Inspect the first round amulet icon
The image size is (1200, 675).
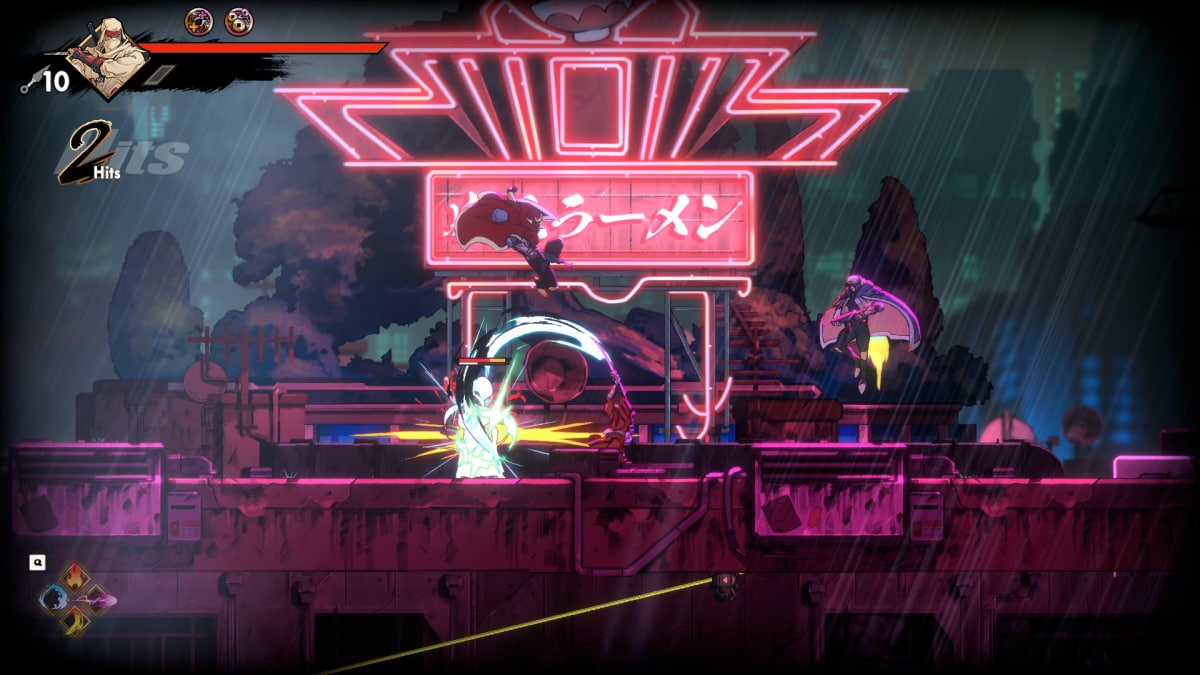[199, 20]
